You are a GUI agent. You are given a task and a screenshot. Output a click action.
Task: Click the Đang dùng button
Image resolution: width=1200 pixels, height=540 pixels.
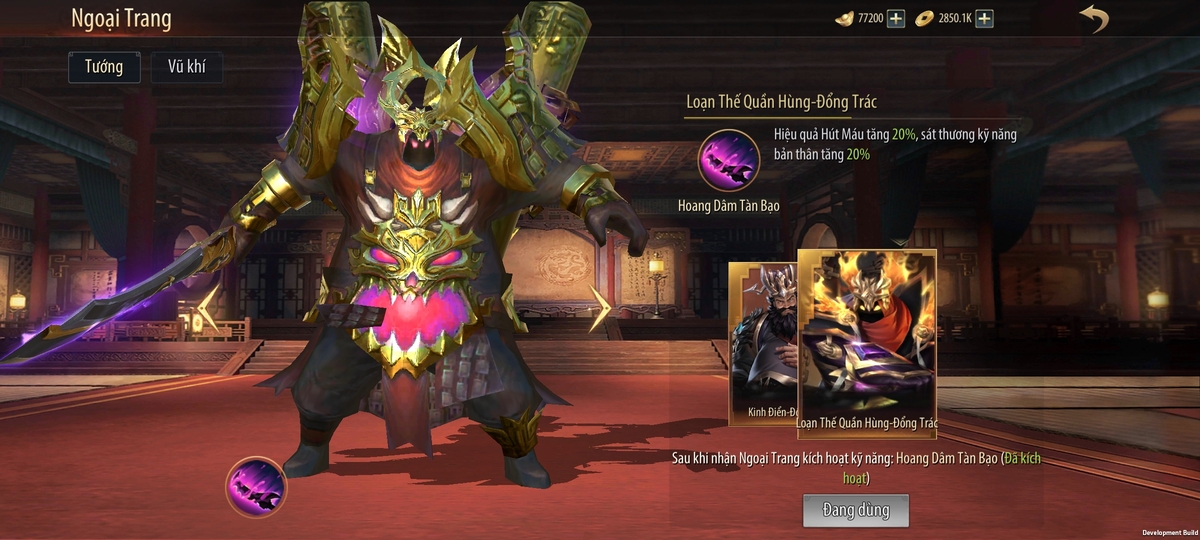coord(855,510)
